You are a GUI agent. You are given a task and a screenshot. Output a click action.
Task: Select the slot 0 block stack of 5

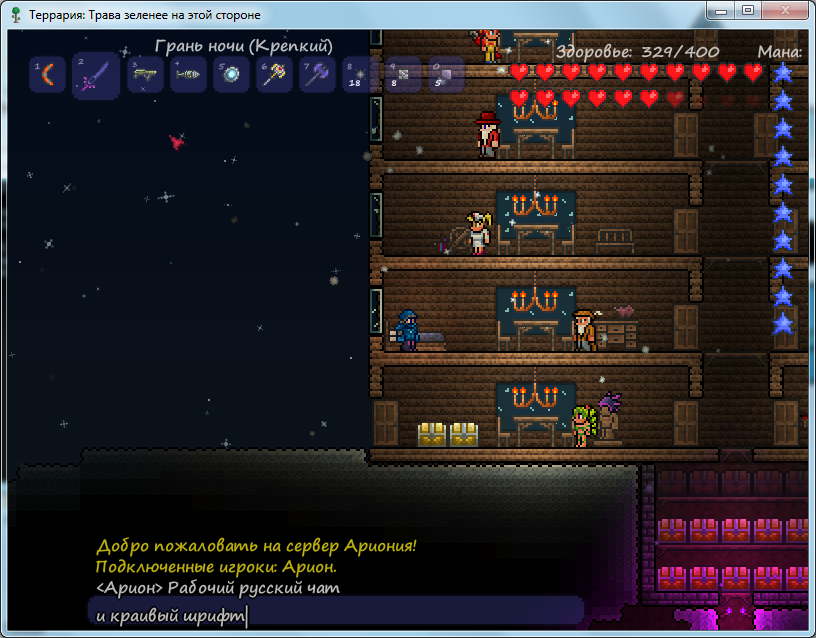[446, 75]
